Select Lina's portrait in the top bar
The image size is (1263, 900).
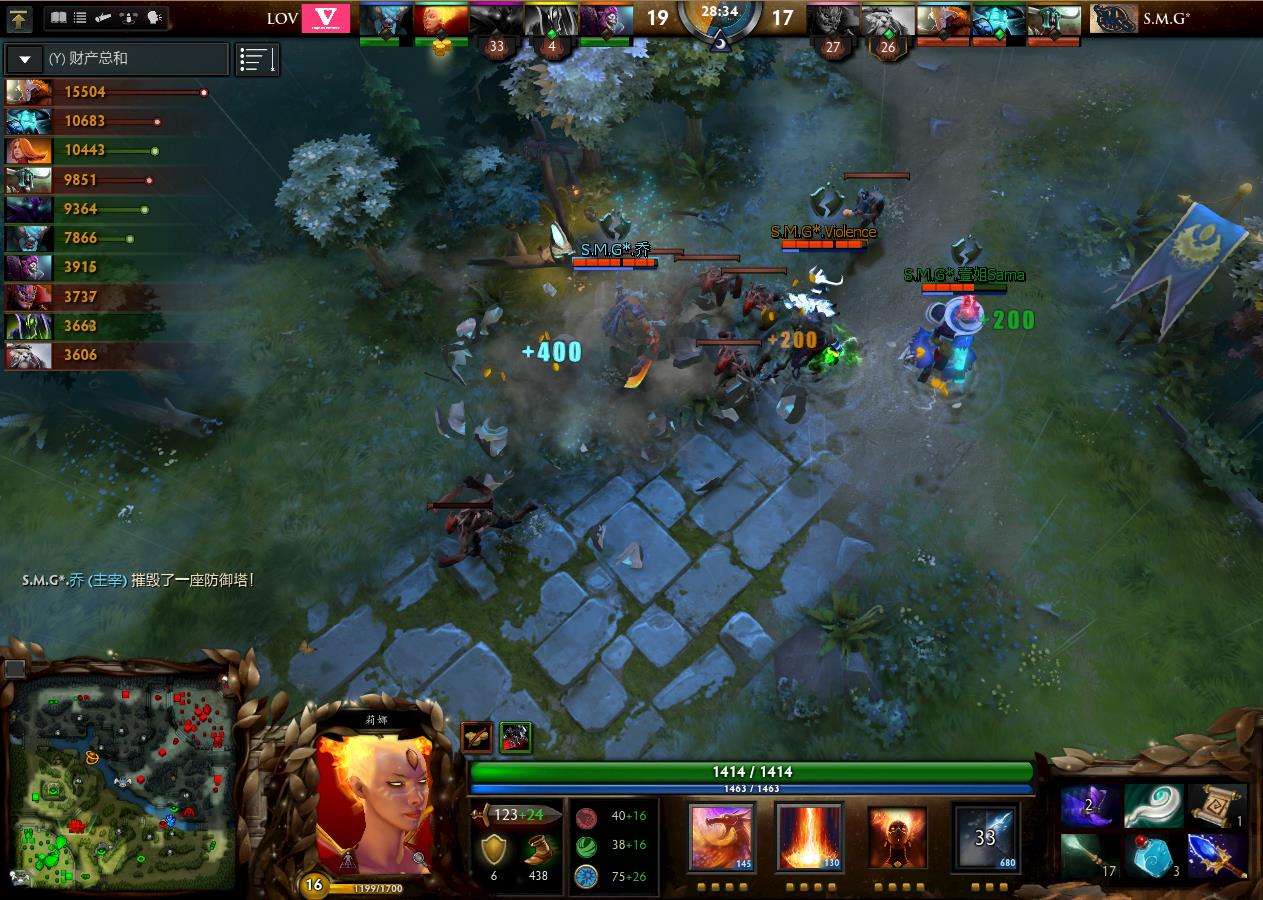pyautogui.click(x=440, y=19)
